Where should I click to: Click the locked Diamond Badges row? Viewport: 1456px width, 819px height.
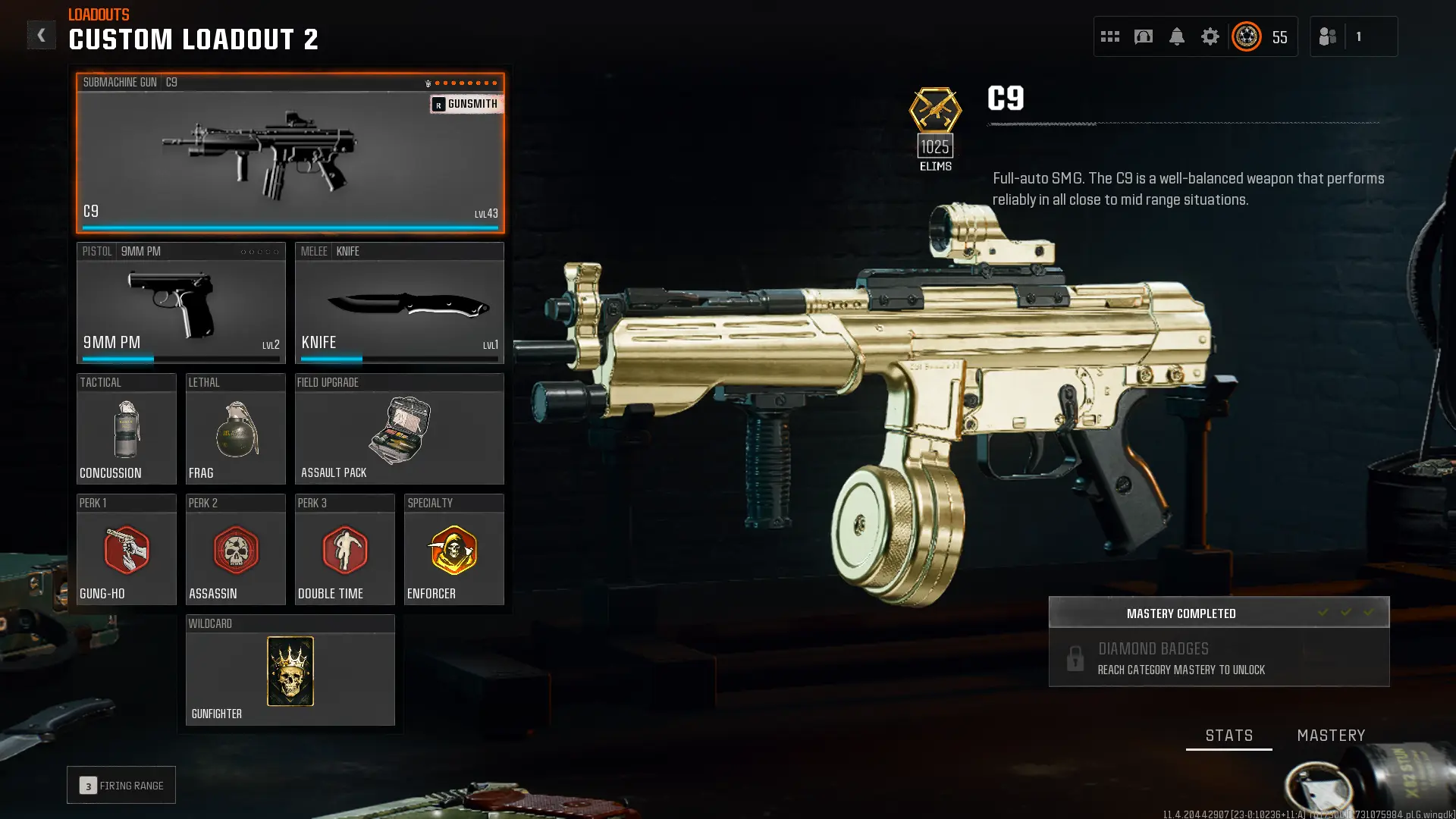1219,658
